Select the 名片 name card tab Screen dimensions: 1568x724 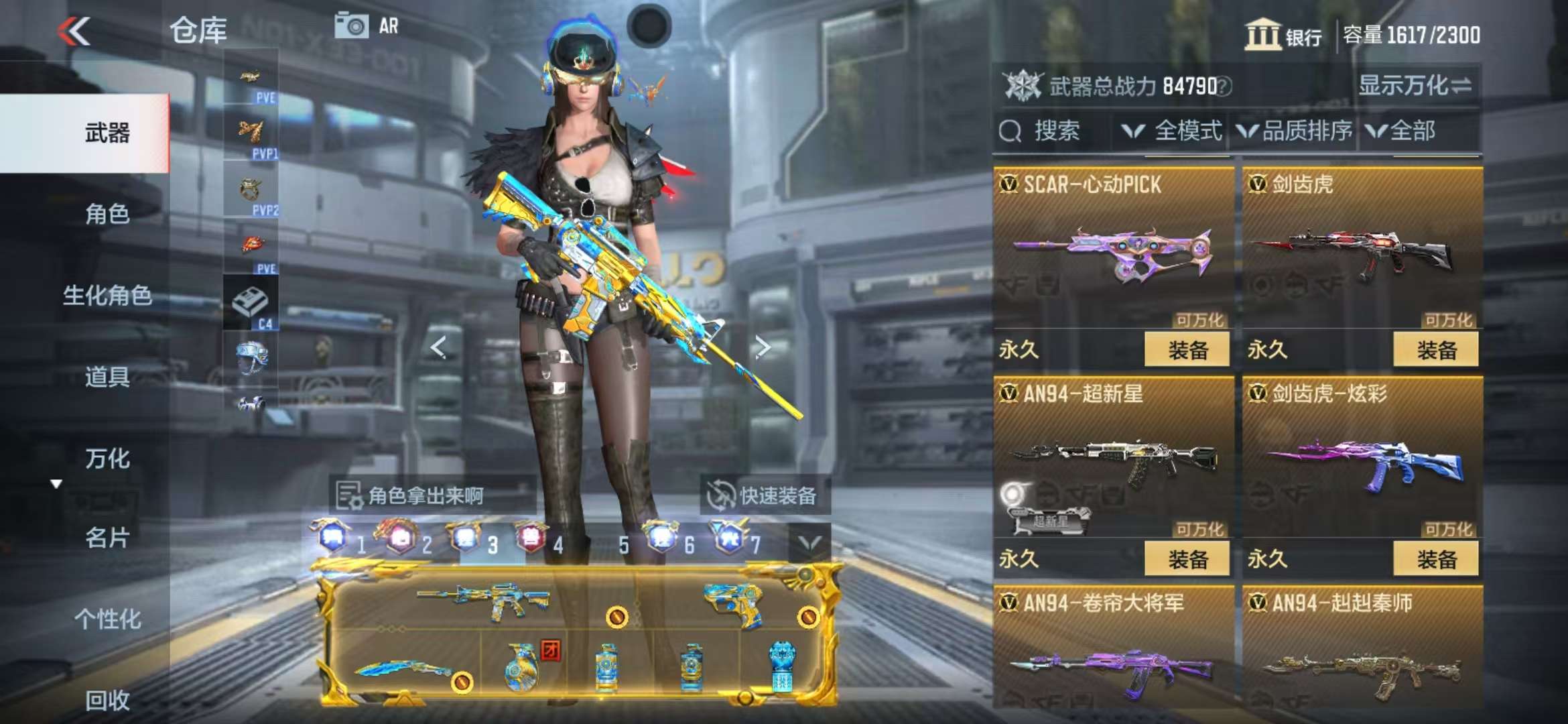pyautogui.click(x=107, y=538)
